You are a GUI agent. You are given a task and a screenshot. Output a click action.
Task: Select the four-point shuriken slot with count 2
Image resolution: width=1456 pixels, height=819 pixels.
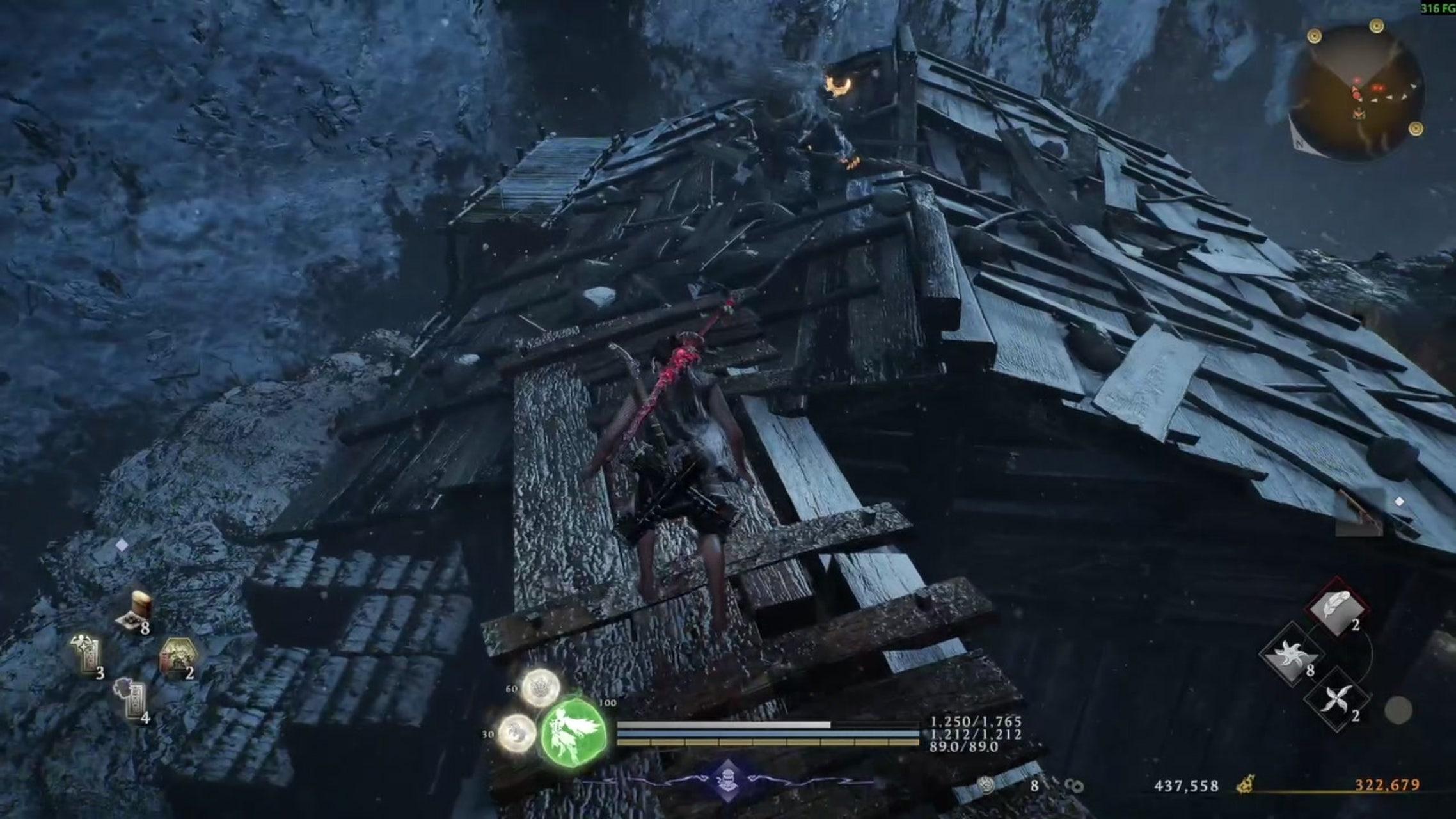pyautogui.click(x=1337, y=699)
